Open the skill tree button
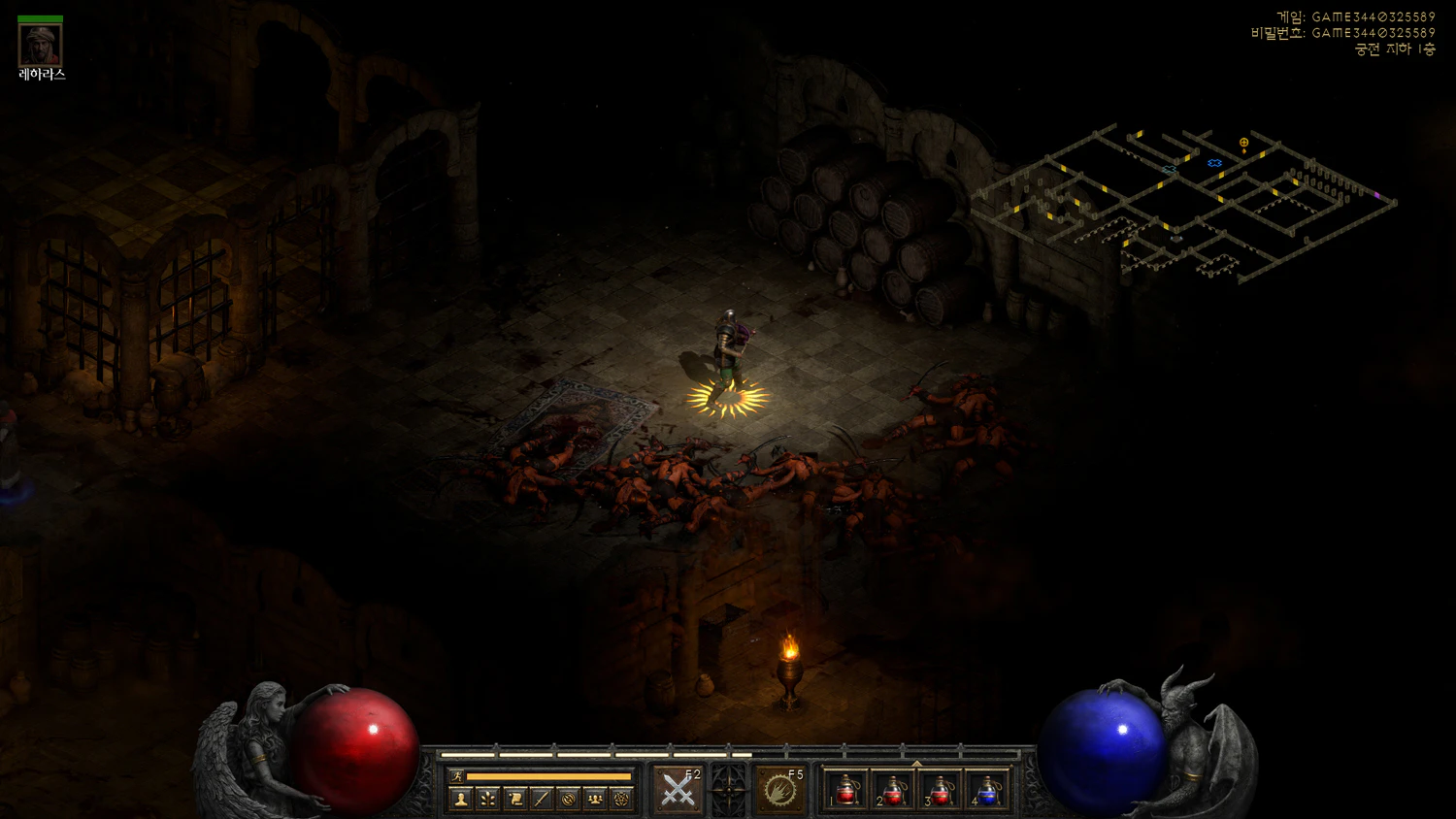The height and width of the screenshot is (819, 1456). pyautogui.click(x=488, y=799)
